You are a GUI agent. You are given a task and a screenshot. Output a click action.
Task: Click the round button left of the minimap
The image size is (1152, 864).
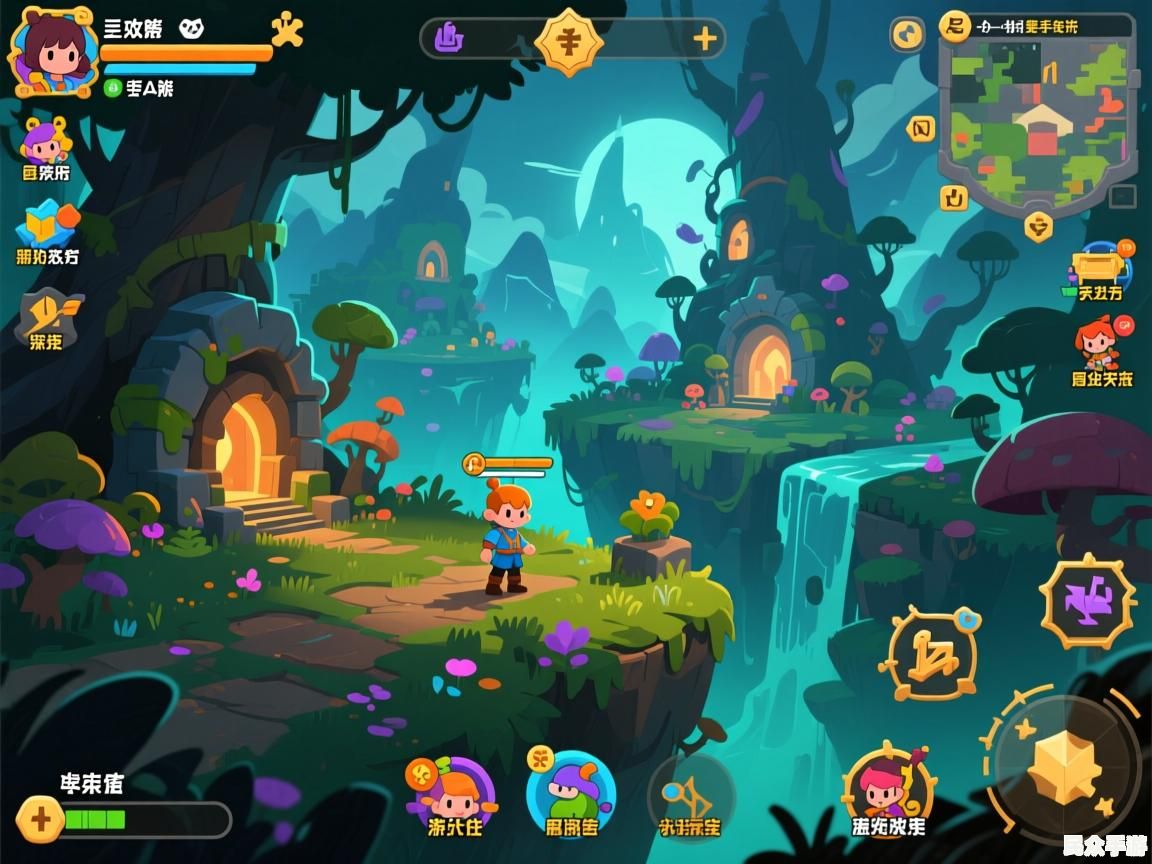(x=907, y=36)
